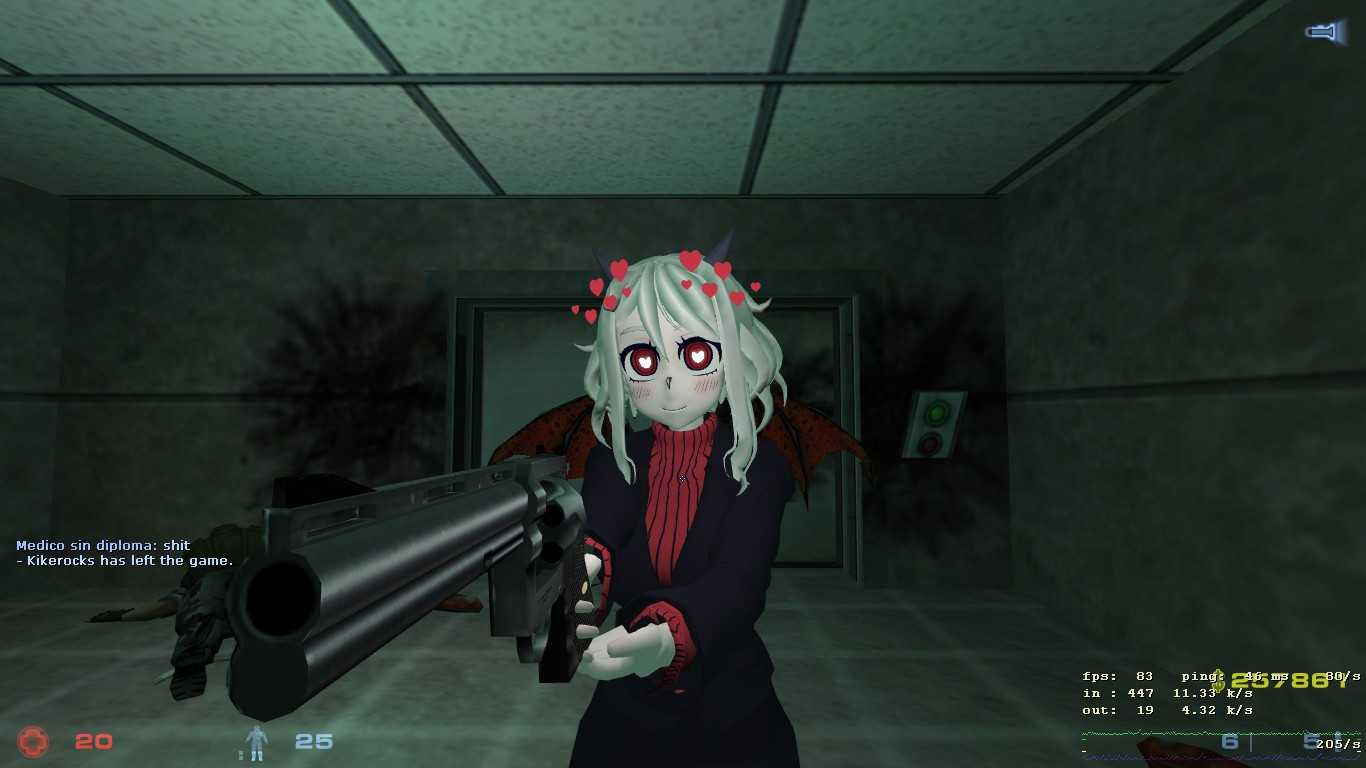Toggle the crosshair marker on the character
1366x768 pixels.
(x=681, y=478)
